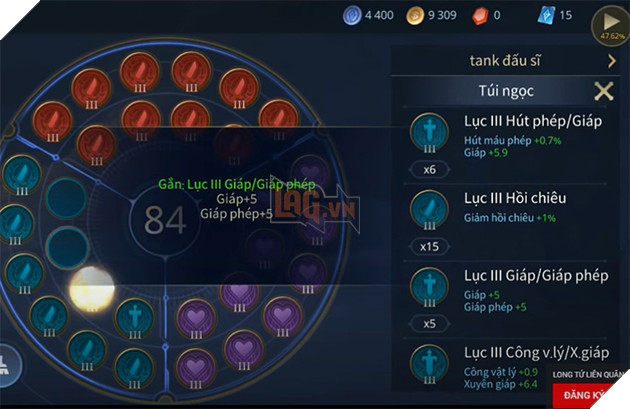630x409 pixels.
Task: Close the Túi ngọc gem bag panel
Action: point(603,92)
